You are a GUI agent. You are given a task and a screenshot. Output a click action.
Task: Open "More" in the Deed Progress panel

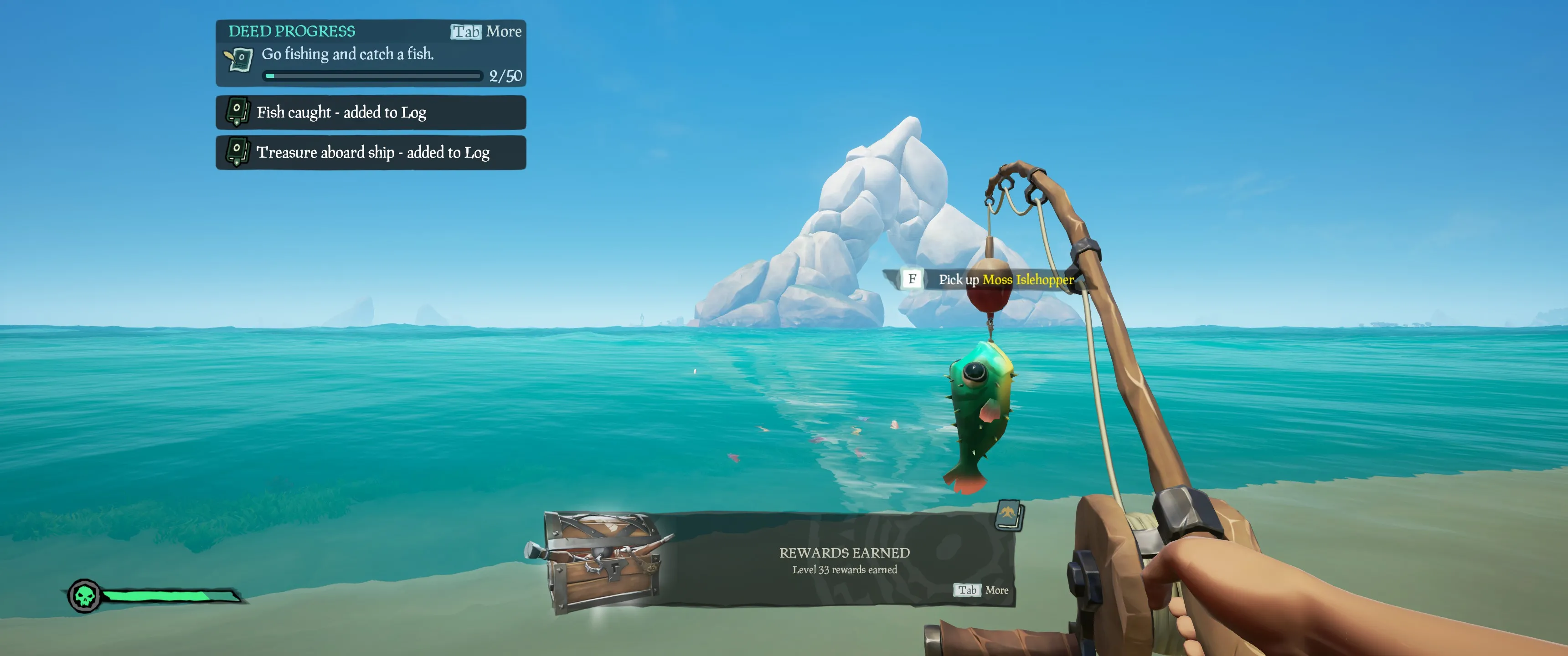point(504,31)
